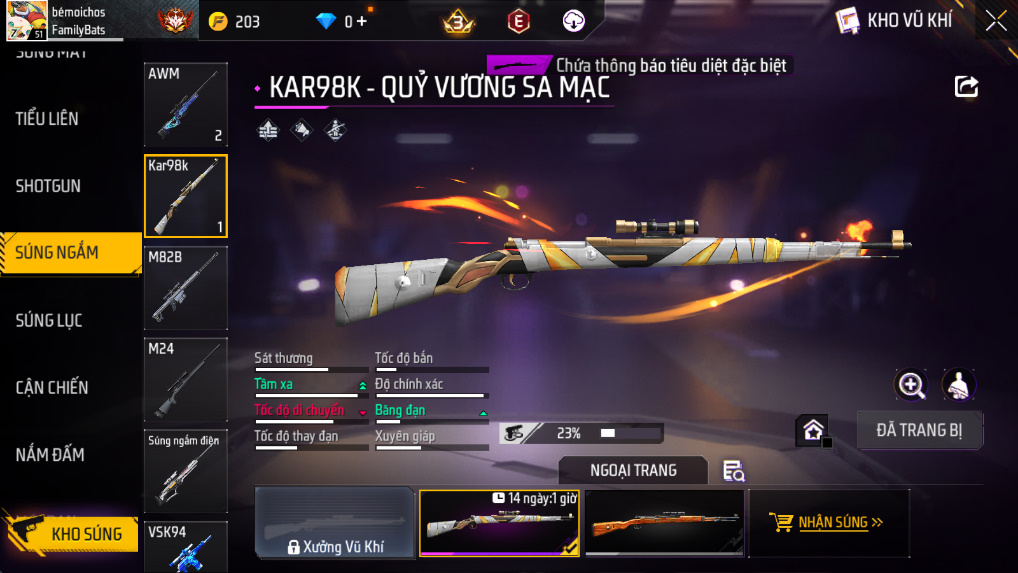The height and width of the screenshot is (573, 1018).
Task: Zoom in with the magnifier icon
Action: click(911, 384)
